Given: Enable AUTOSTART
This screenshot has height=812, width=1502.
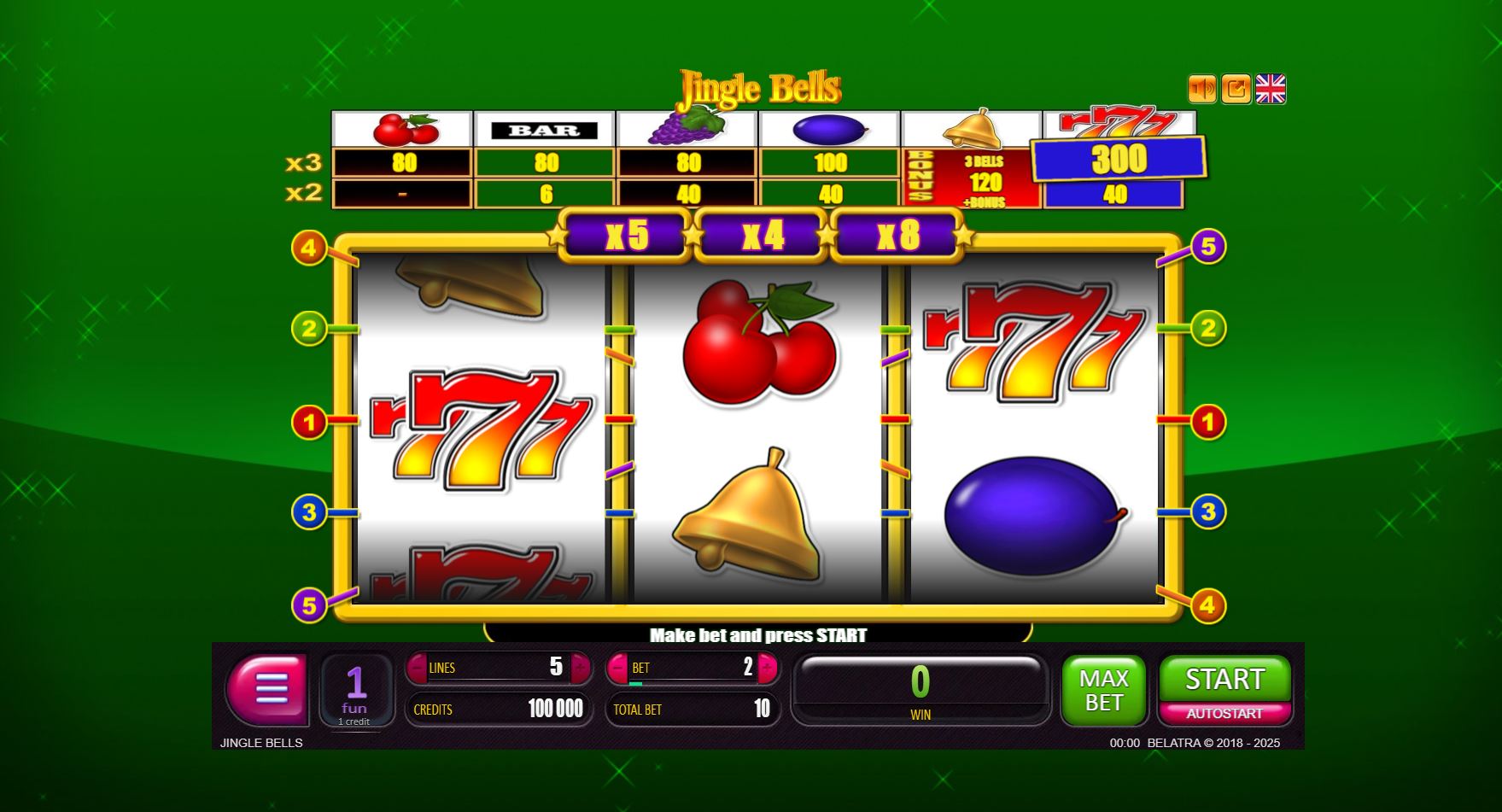Looking at the screenshot, I should click(x=1226, y=712).
